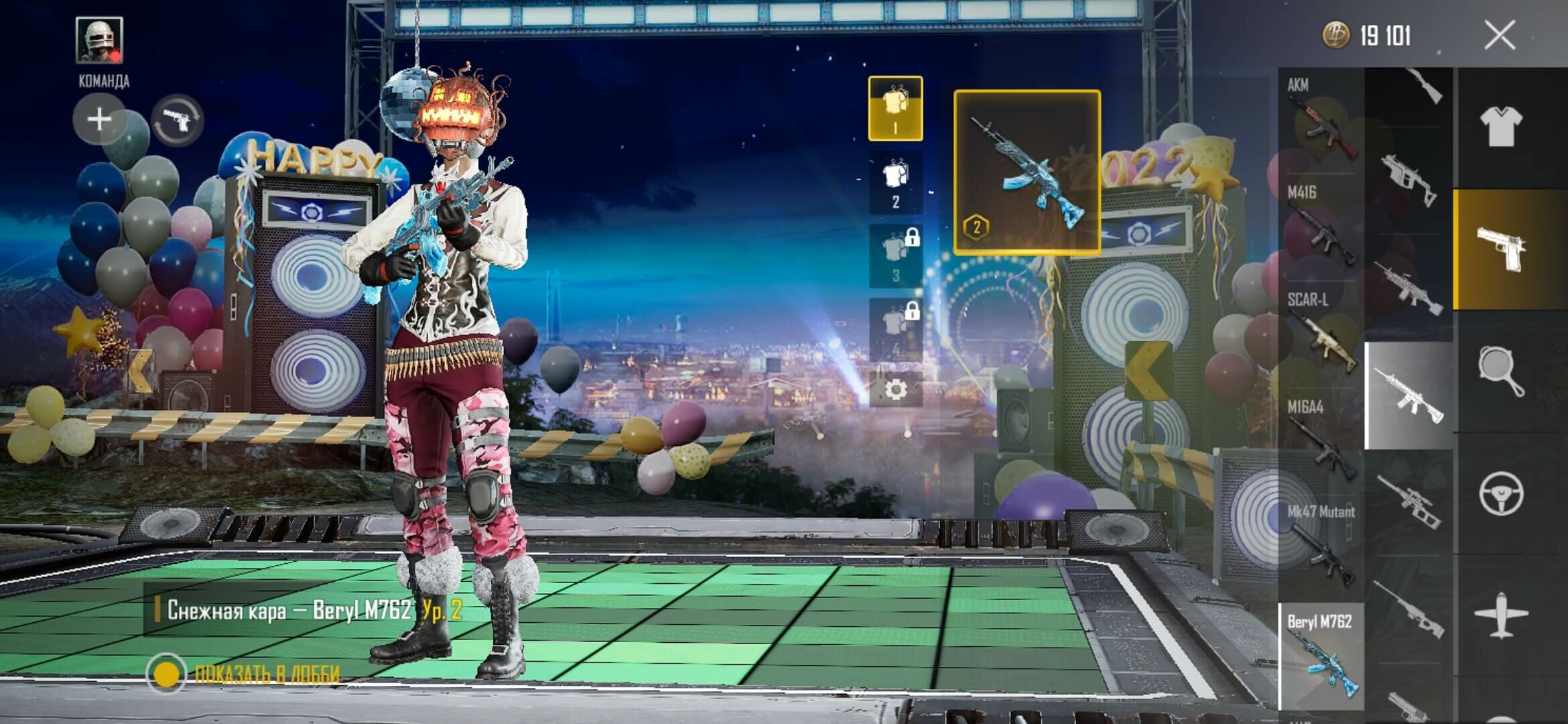Choose the M416 weapon entry

click(x=1320, y=227)
